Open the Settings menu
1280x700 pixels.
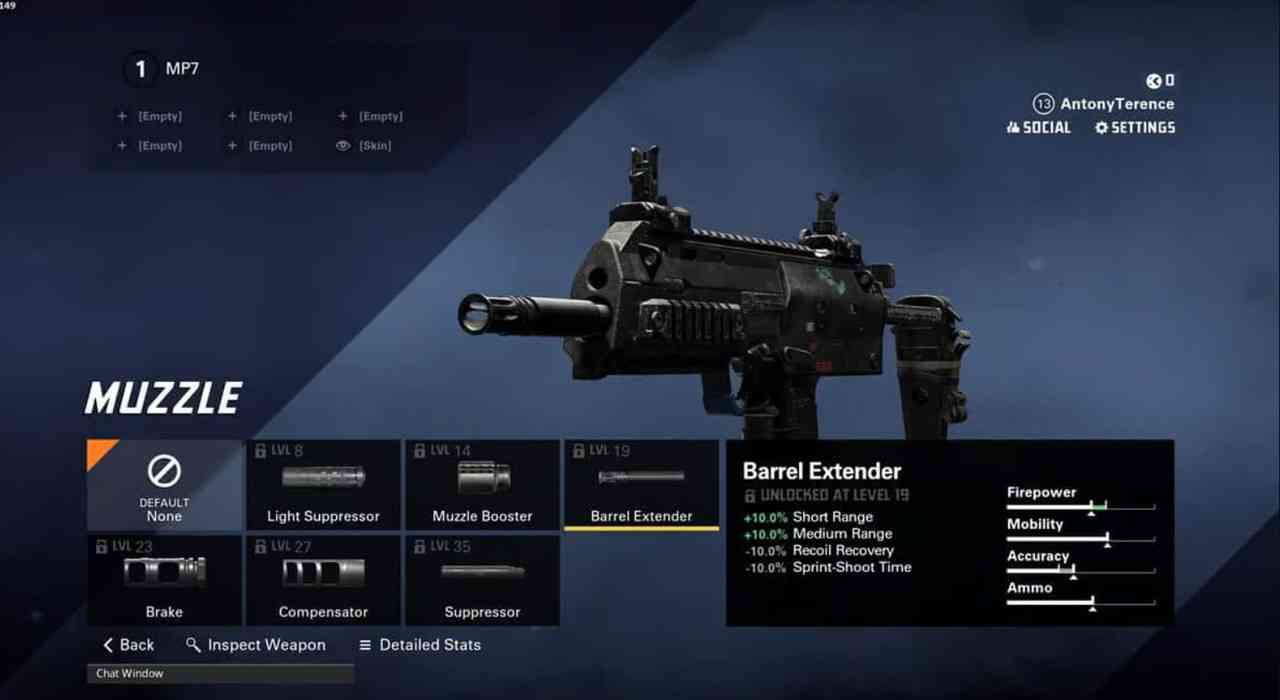point(1135,128)
